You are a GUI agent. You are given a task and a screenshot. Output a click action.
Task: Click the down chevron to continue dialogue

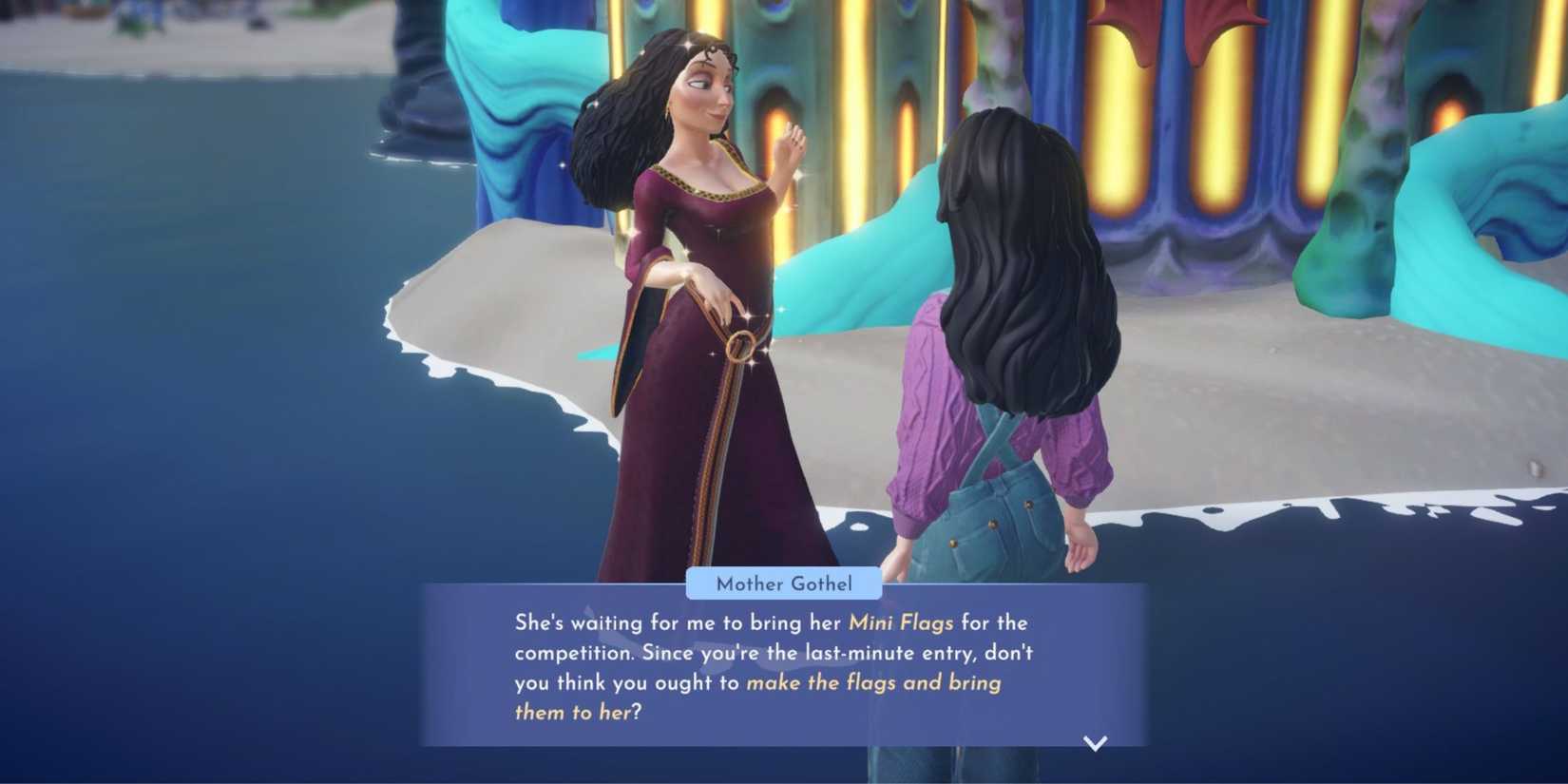[1095, 745]
